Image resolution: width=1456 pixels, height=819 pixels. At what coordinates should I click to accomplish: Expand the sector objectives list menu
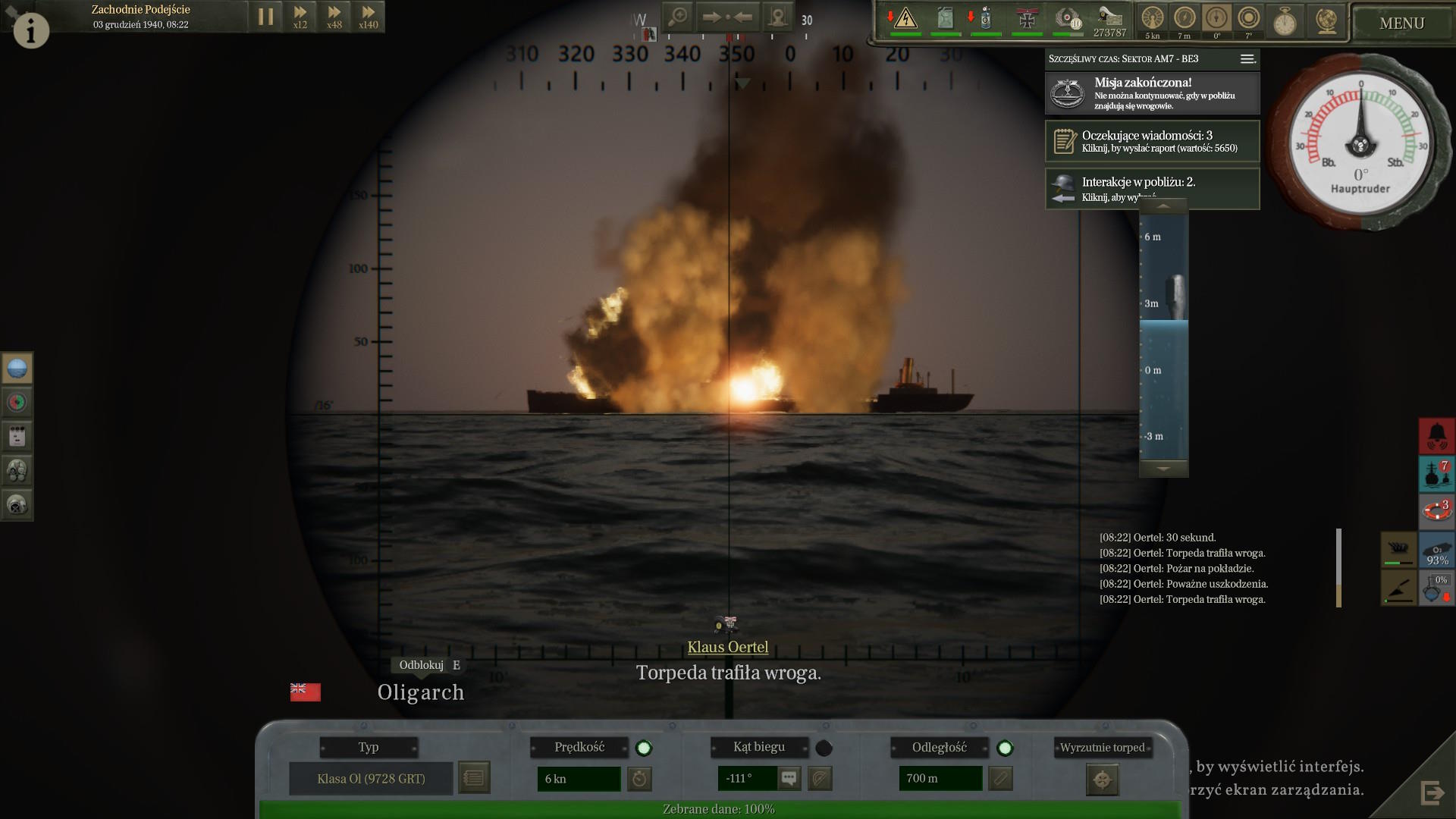[1247, 59]
